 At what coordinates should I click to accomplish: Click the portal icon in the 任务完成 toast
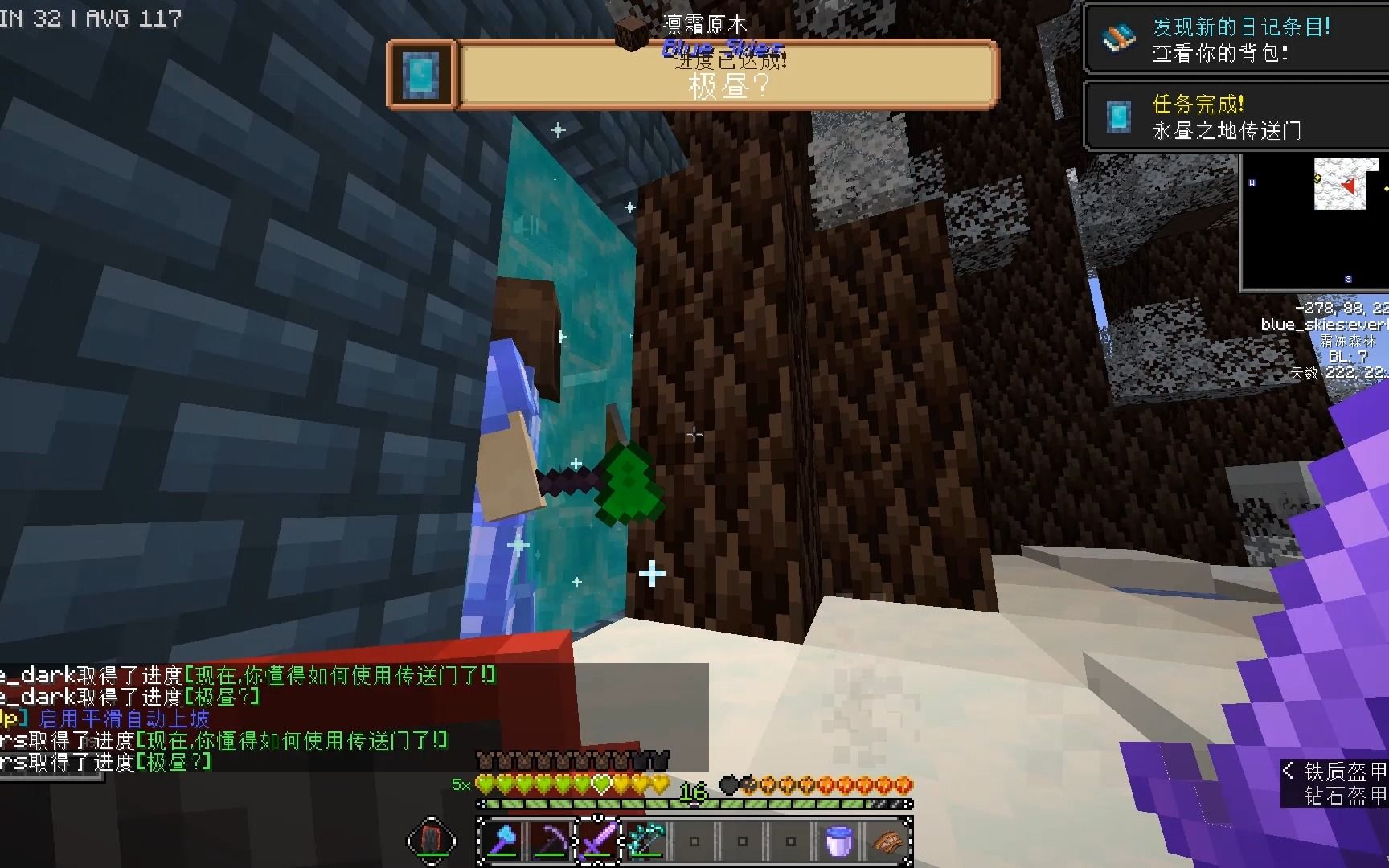[x=1117, y=115]
